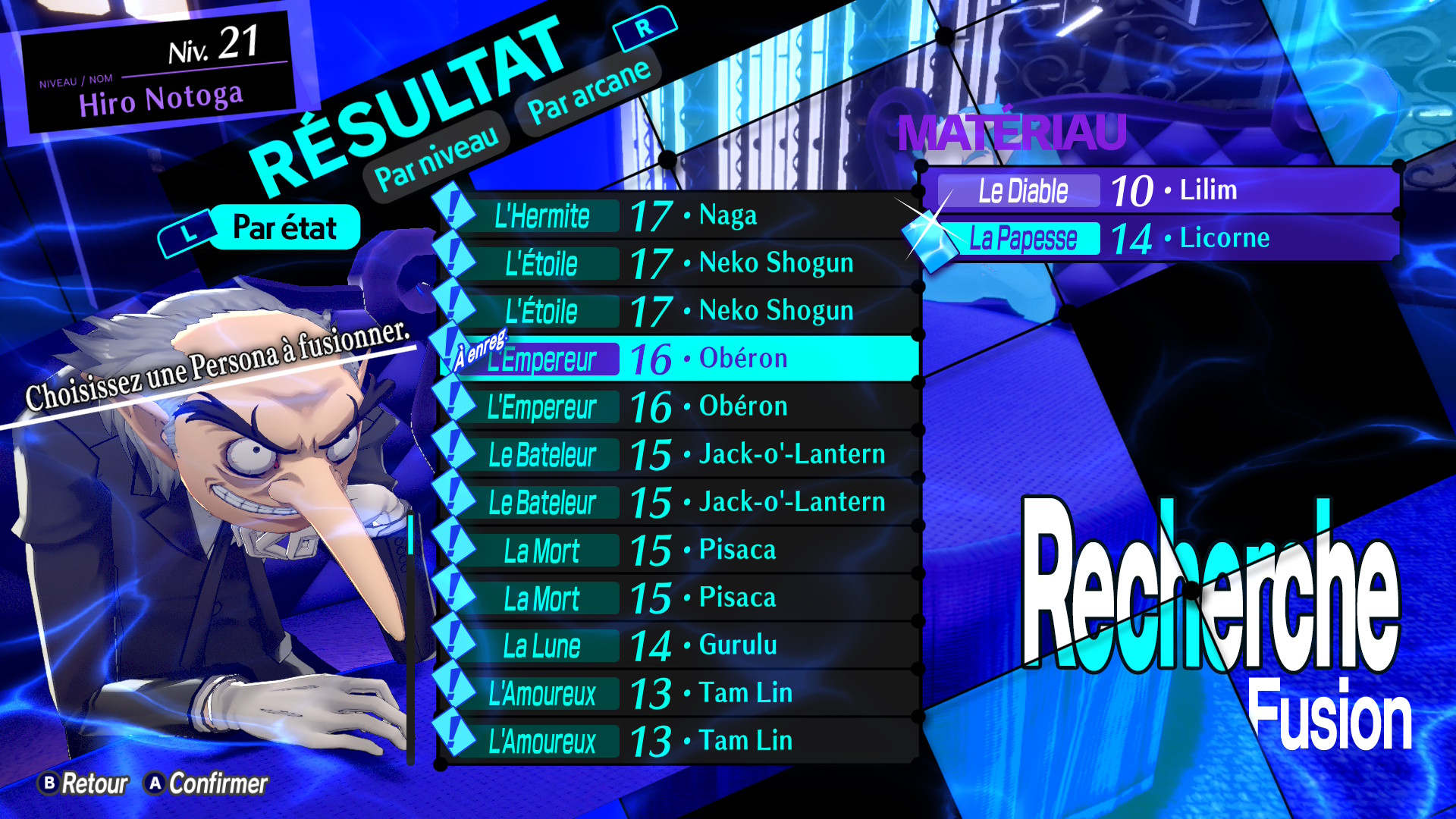Click the Confirmer button
Image resolution: width=1456 pixels, height=819 pixels.
207,783
